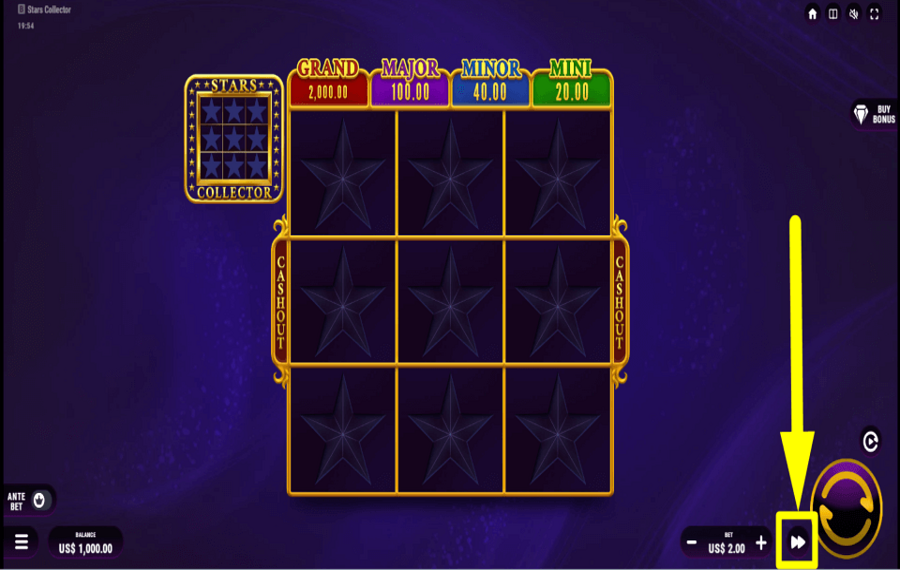
Task: Increase the bet with the plus button
Action: coord(761,542)
